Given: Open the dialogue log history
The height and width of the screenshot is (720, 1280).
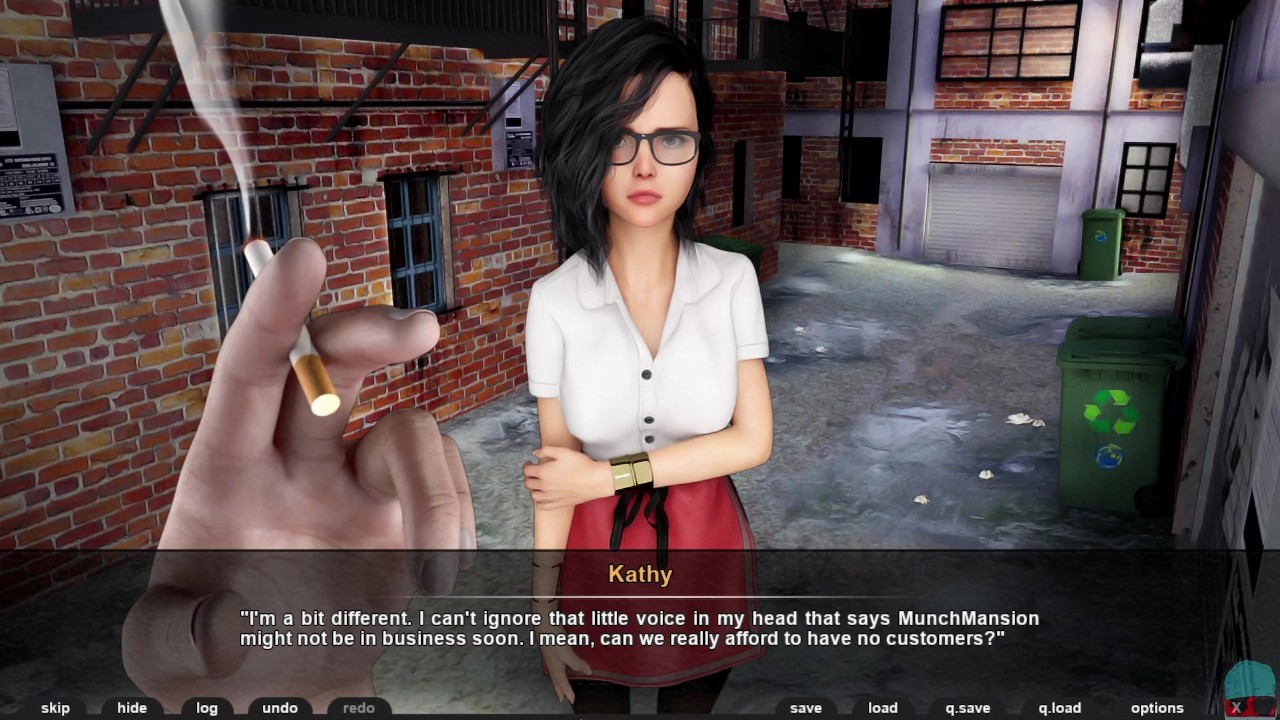Looking at the screenshot, I should coord(207,708).
